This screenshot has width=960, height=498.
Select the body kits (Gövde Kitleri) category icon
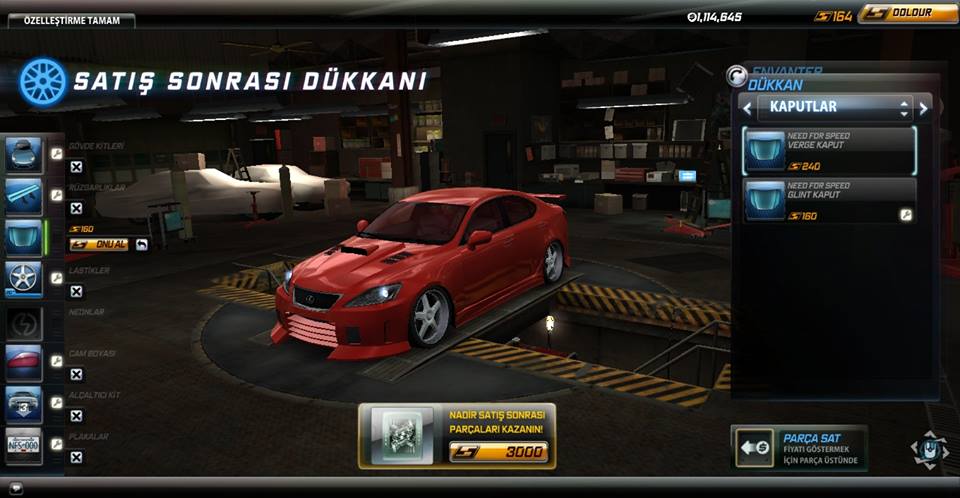coord(23,155)
